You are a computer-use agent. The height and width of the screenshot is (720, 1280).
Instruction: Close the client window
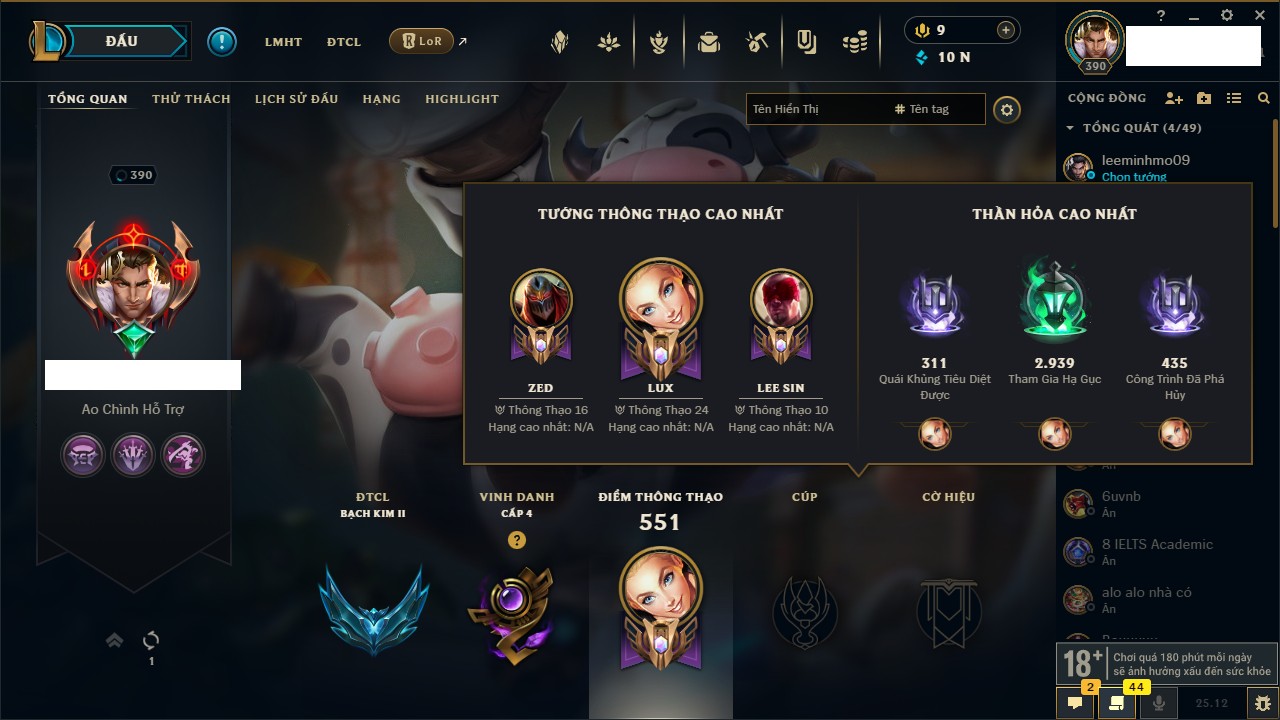(x=1256, y=15)
